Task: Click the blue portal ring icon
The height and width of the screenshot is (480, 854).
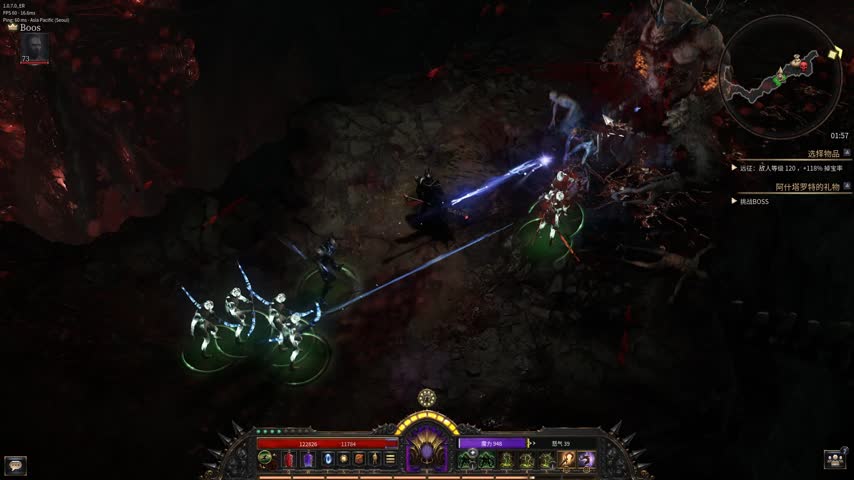Action: pyautogui.click(x=327, y=459)
